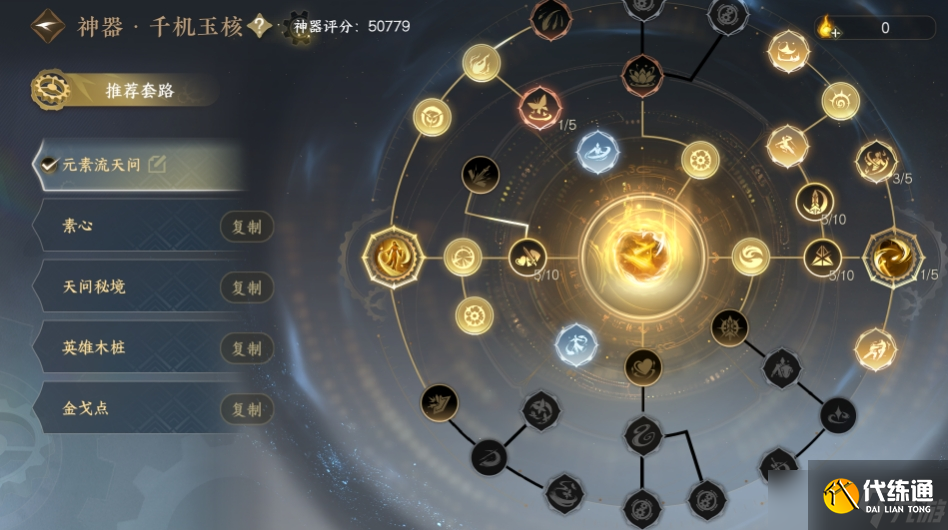The width and height of the screenshot is (948, 530).
Task: Copy the 英雄木桩 build
Action: (x=246, y=348)
